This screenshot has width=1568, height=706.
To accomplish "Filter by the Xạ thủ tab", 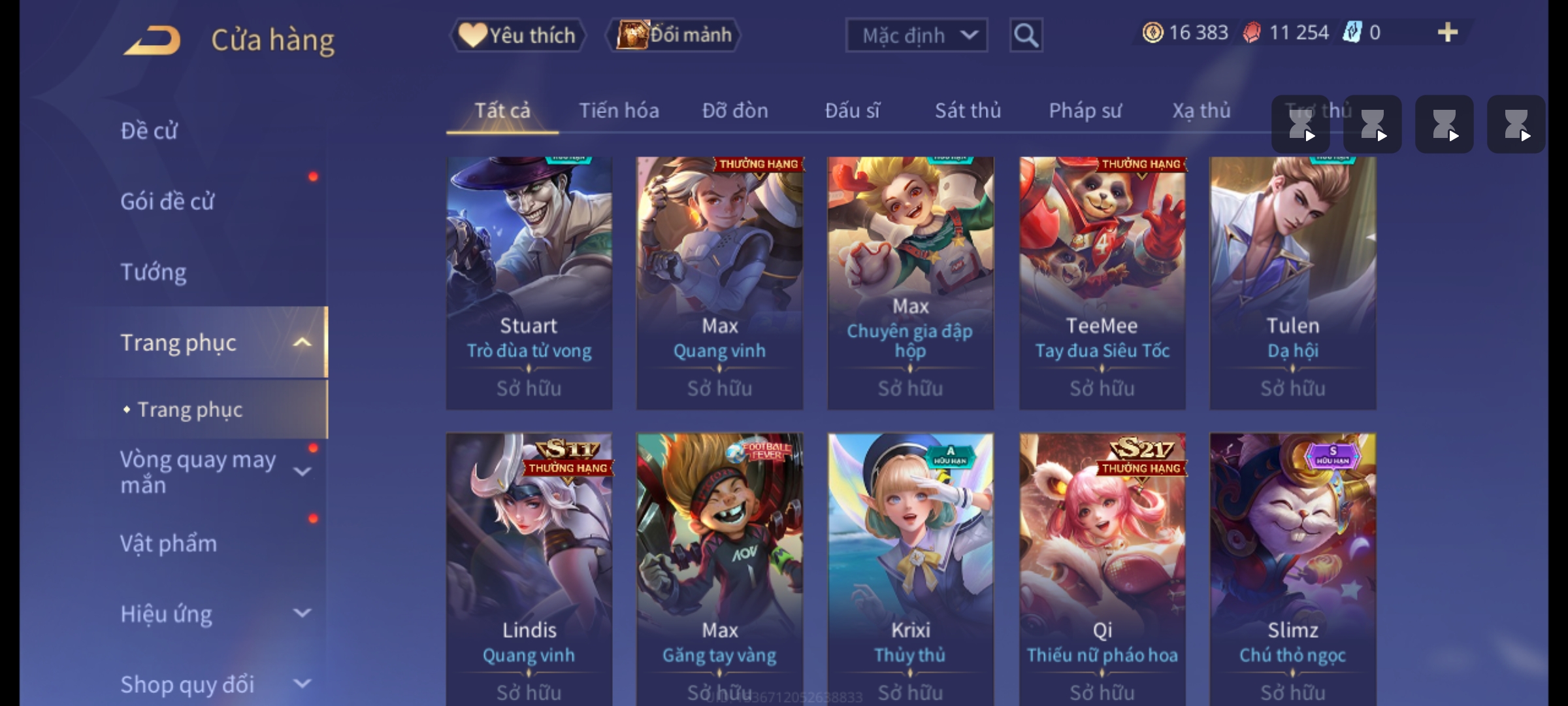I will [x=1201, y=111].
